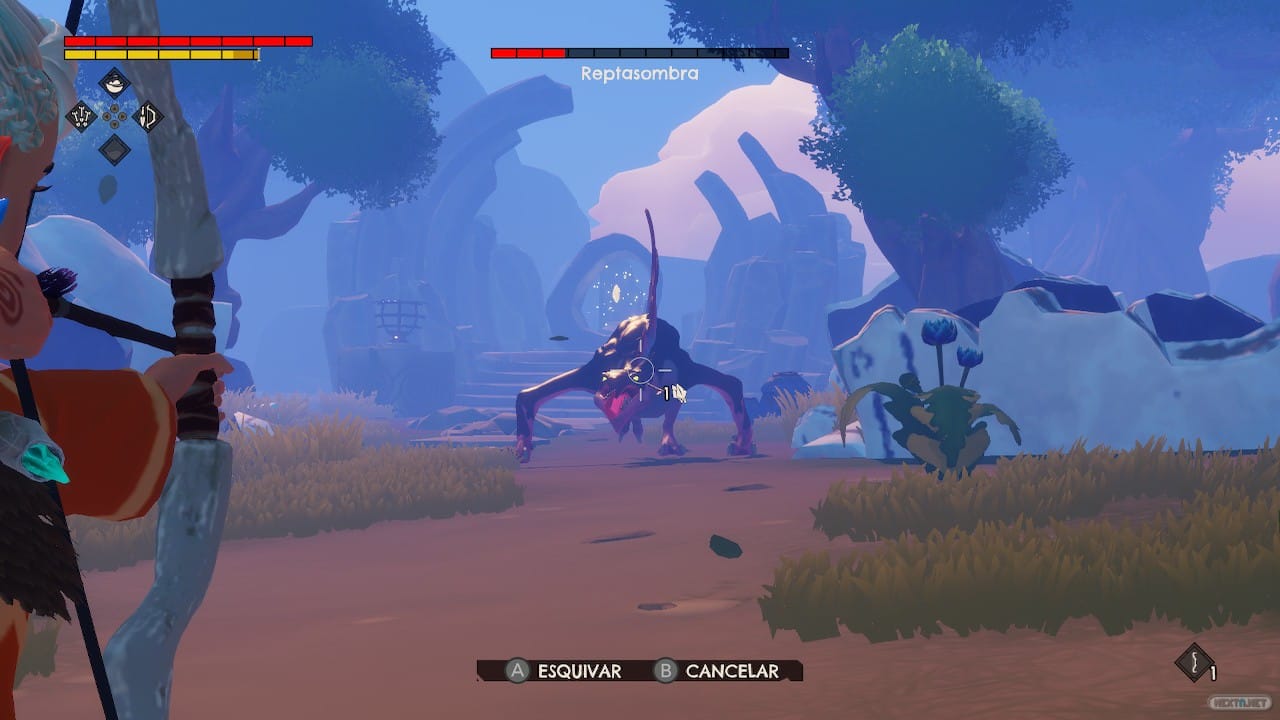The height and width of the screenshot is (720, 1280).
Task: Click the Reptasombra name label
Action: (x=638, y=74)
